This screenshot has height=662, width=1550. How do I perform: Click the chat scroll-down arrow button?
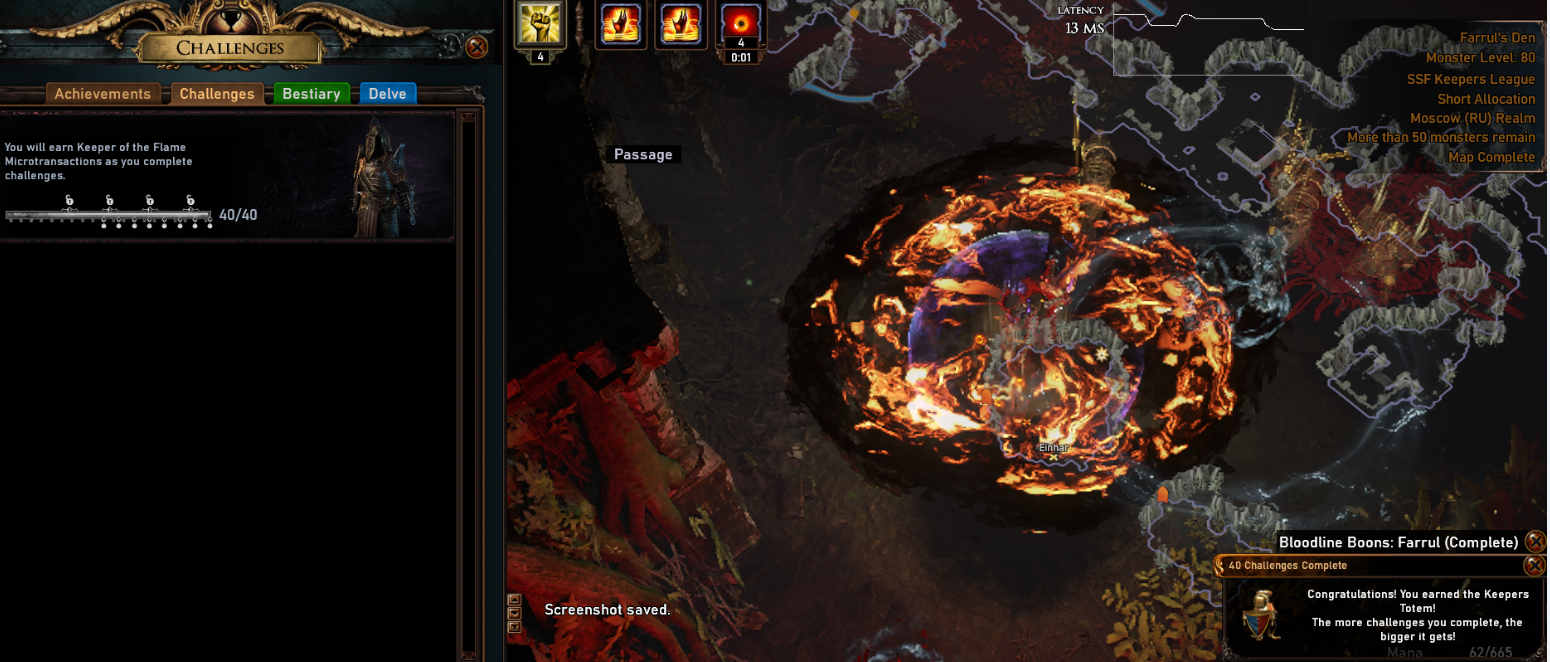click(514, 614)
